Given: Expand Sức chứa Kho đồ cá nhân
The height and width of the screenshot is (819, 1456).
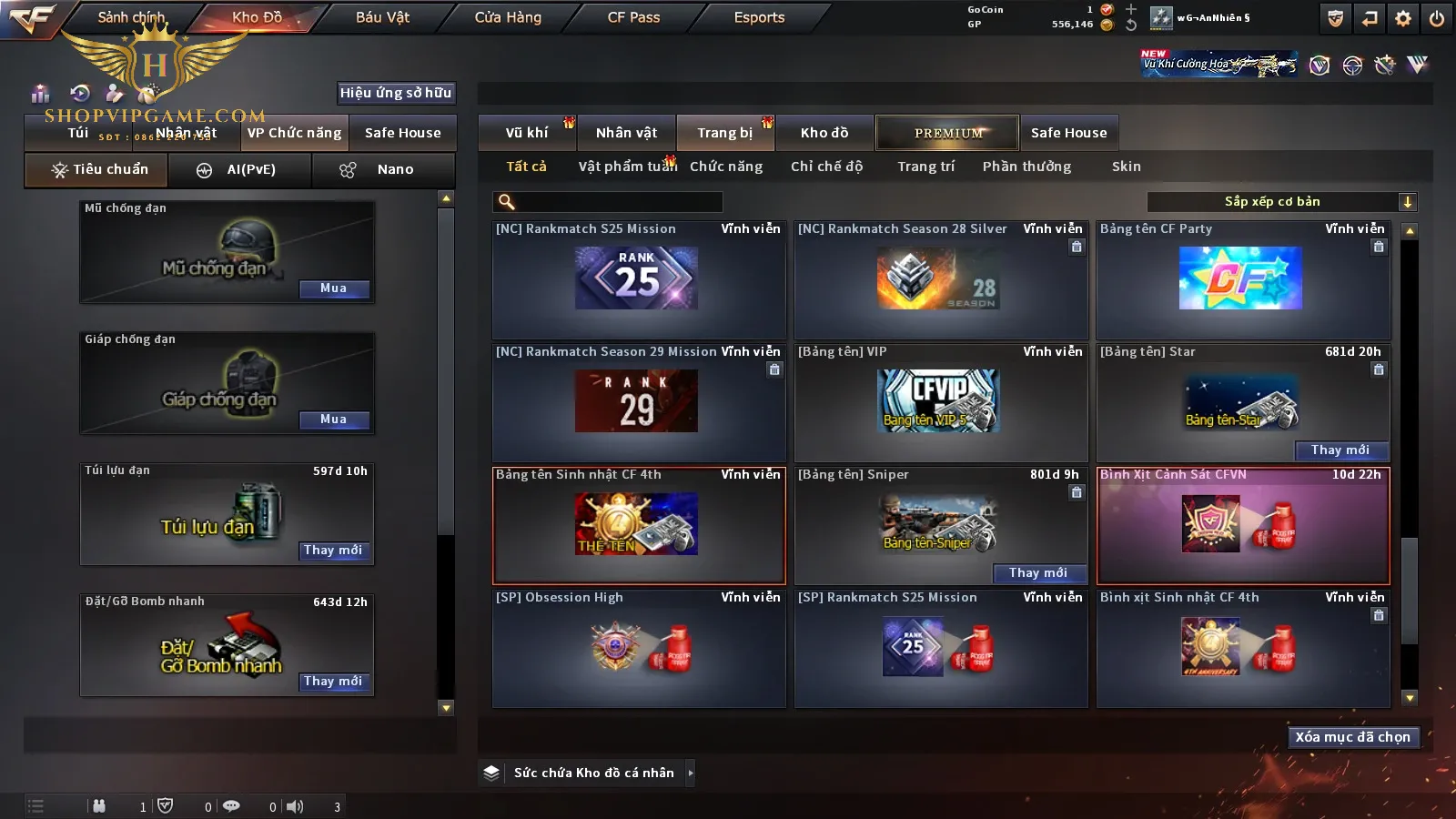Looking at the screenshot, I should click(x=691, y=773).
